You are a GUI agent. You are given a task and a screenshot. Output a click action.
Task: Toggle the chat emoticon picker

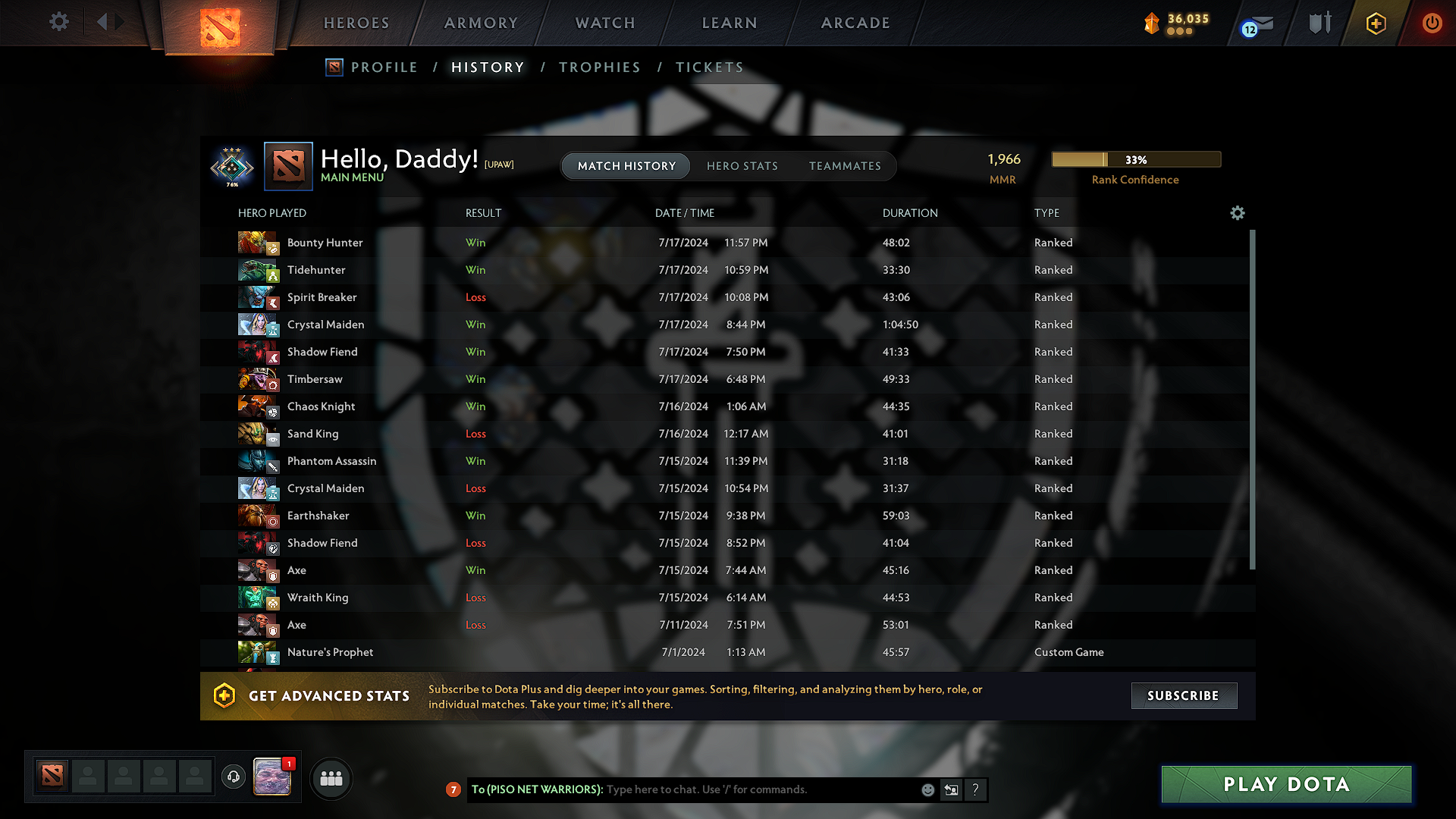pos(927,789)
